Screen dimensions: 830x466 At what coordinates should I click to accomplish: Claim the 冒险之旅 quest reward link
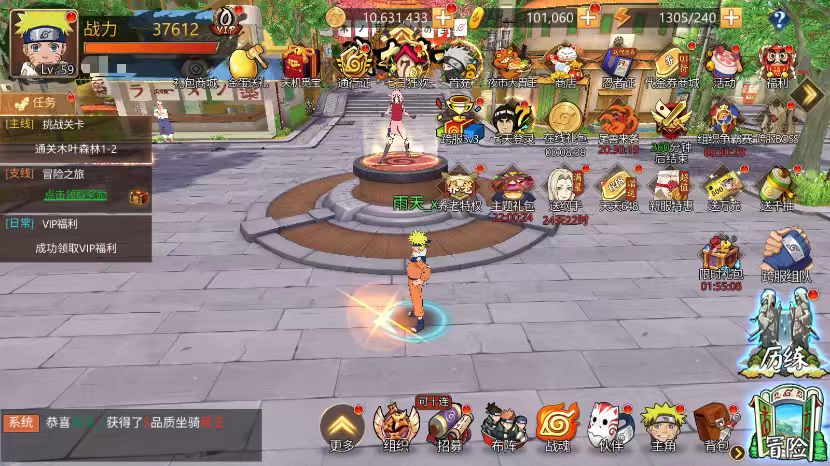point(75,194)
